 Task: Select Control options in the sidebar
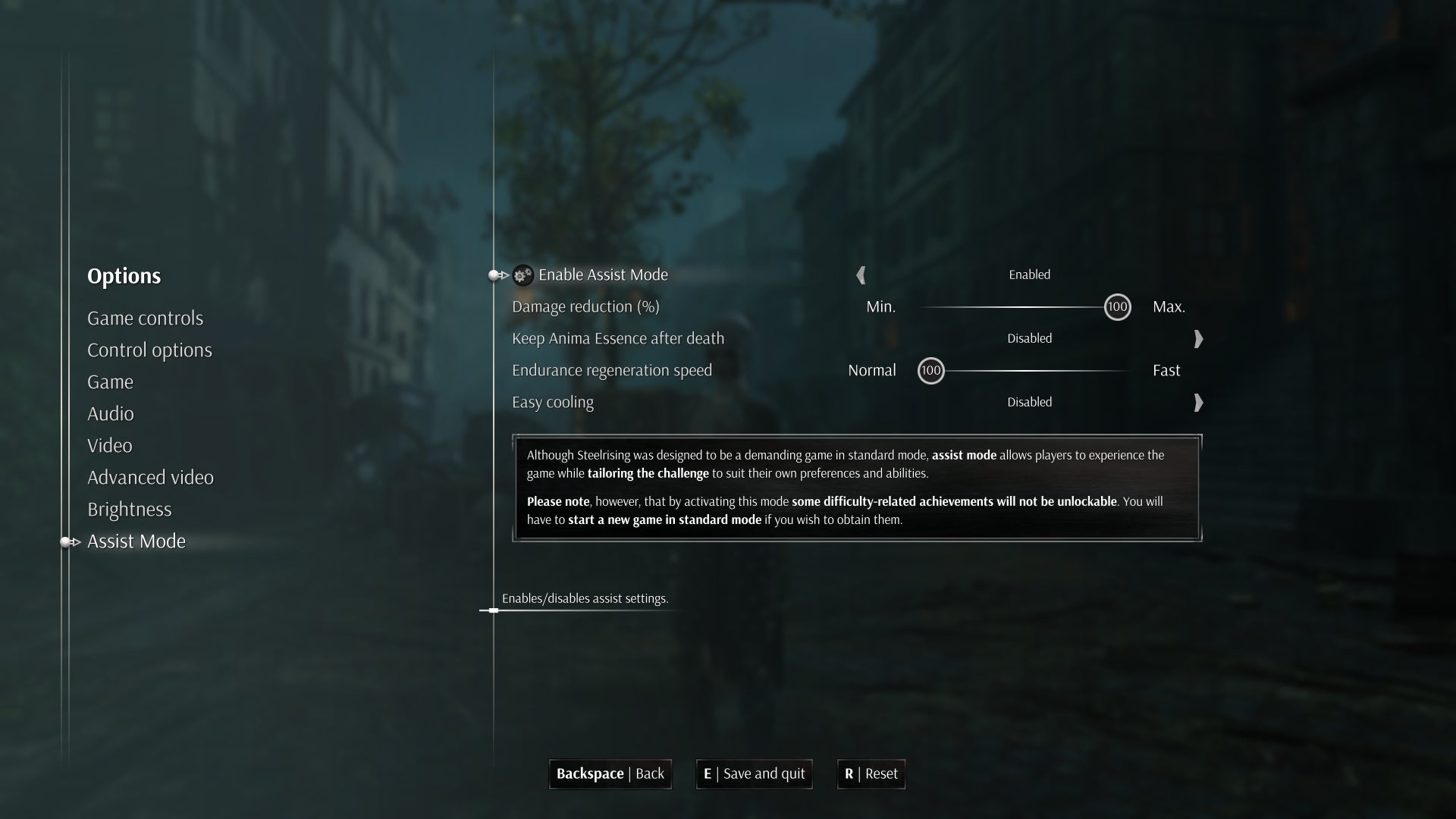click(x=149, y=350)
